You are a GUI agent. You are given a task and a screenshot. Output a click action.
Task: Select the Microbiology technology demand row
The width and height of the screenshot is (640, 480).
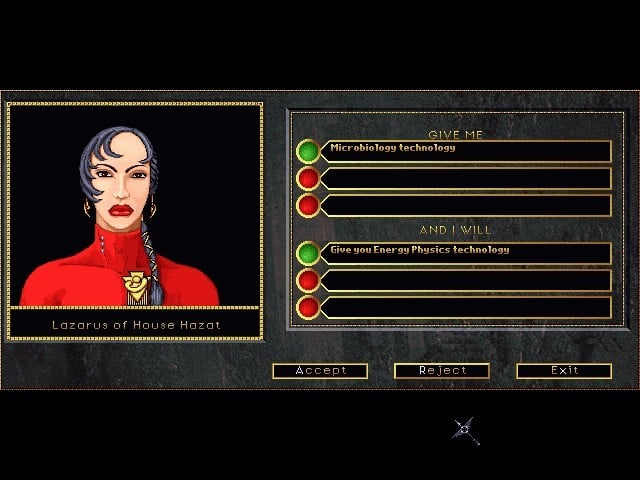coord(468,151)
